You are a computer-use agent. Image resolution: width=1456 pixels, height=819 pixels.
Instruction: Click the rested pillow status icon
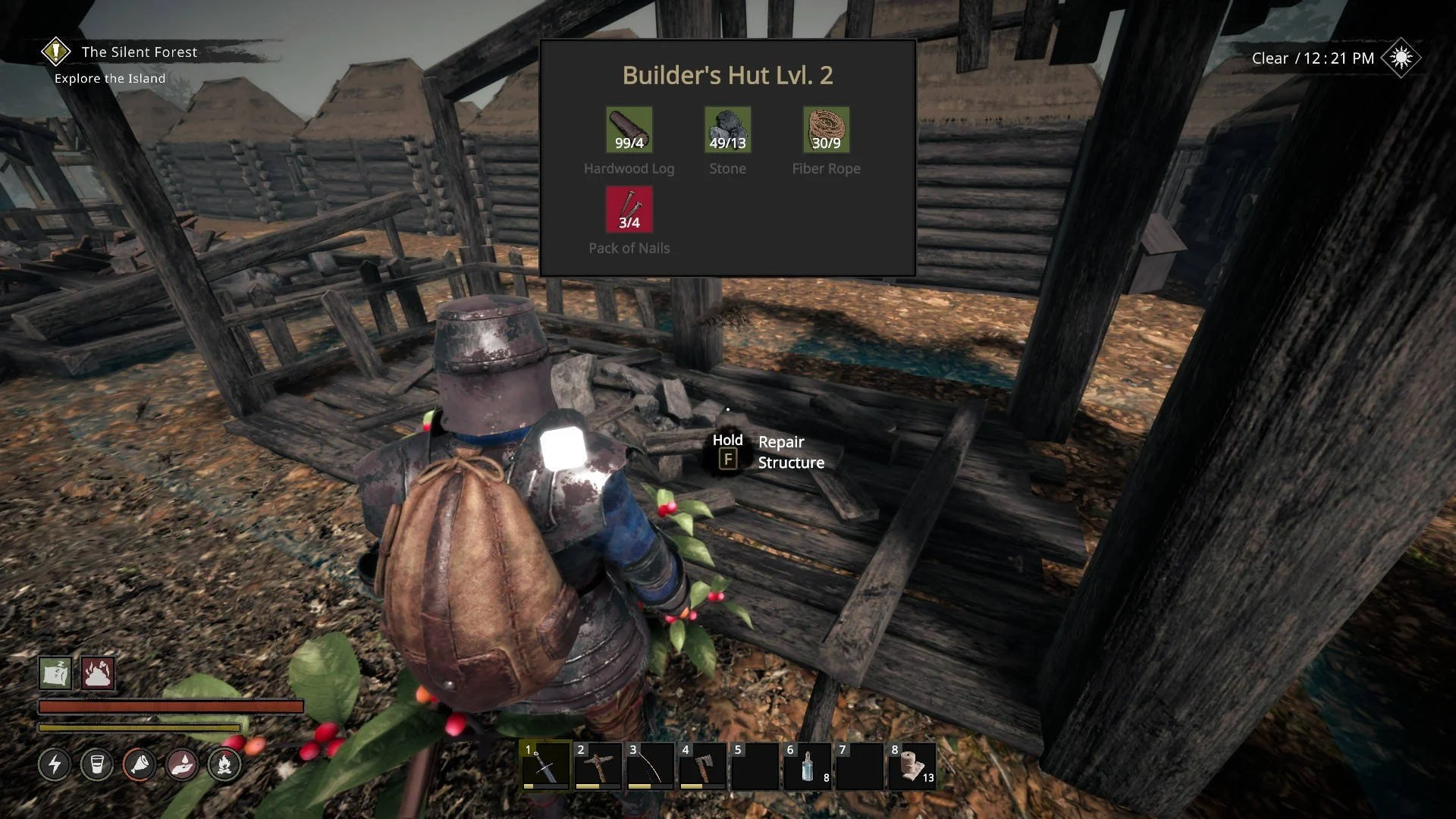[55, 673]
